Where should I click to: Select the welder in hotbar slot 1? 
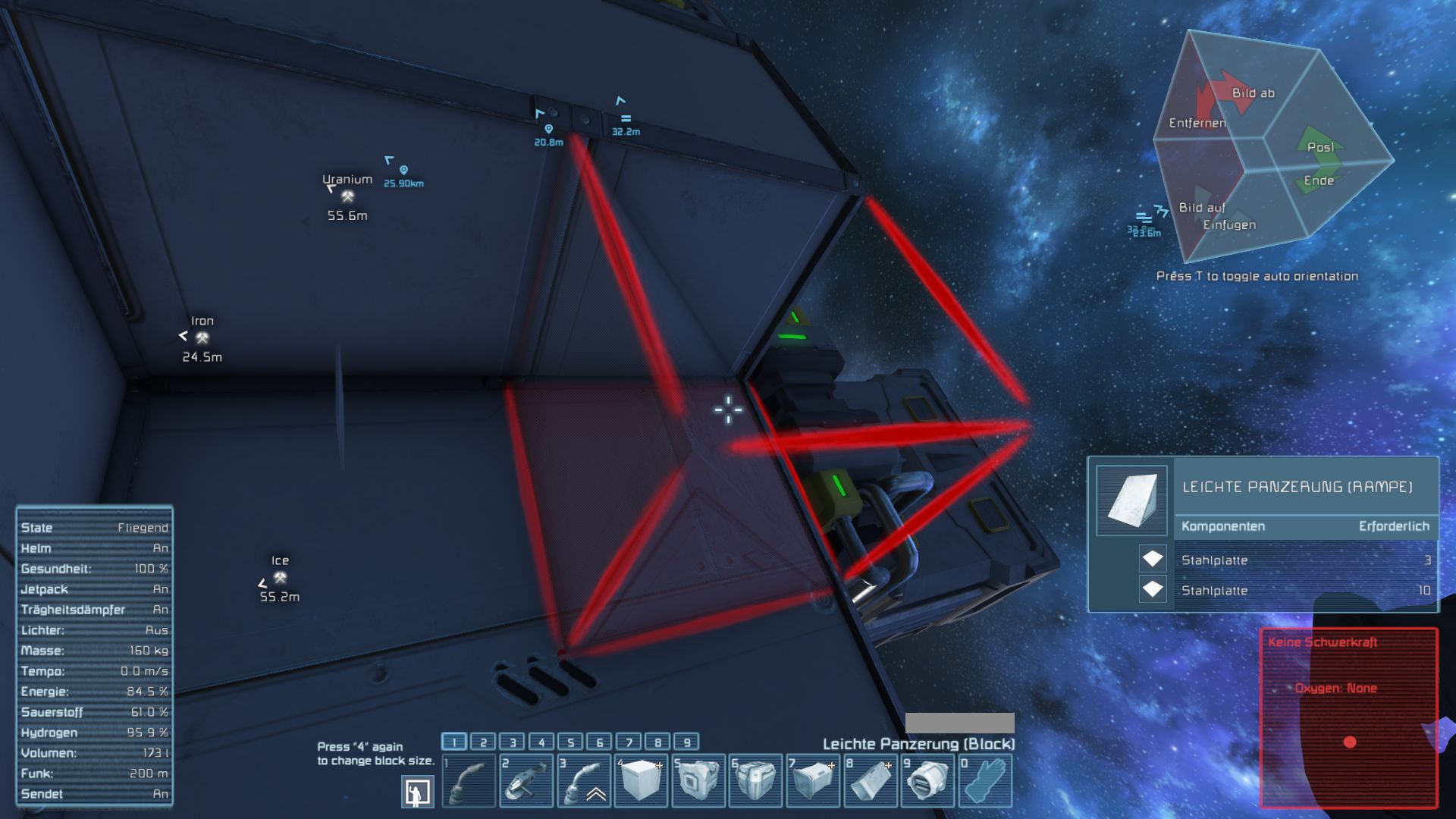[468, 780]
